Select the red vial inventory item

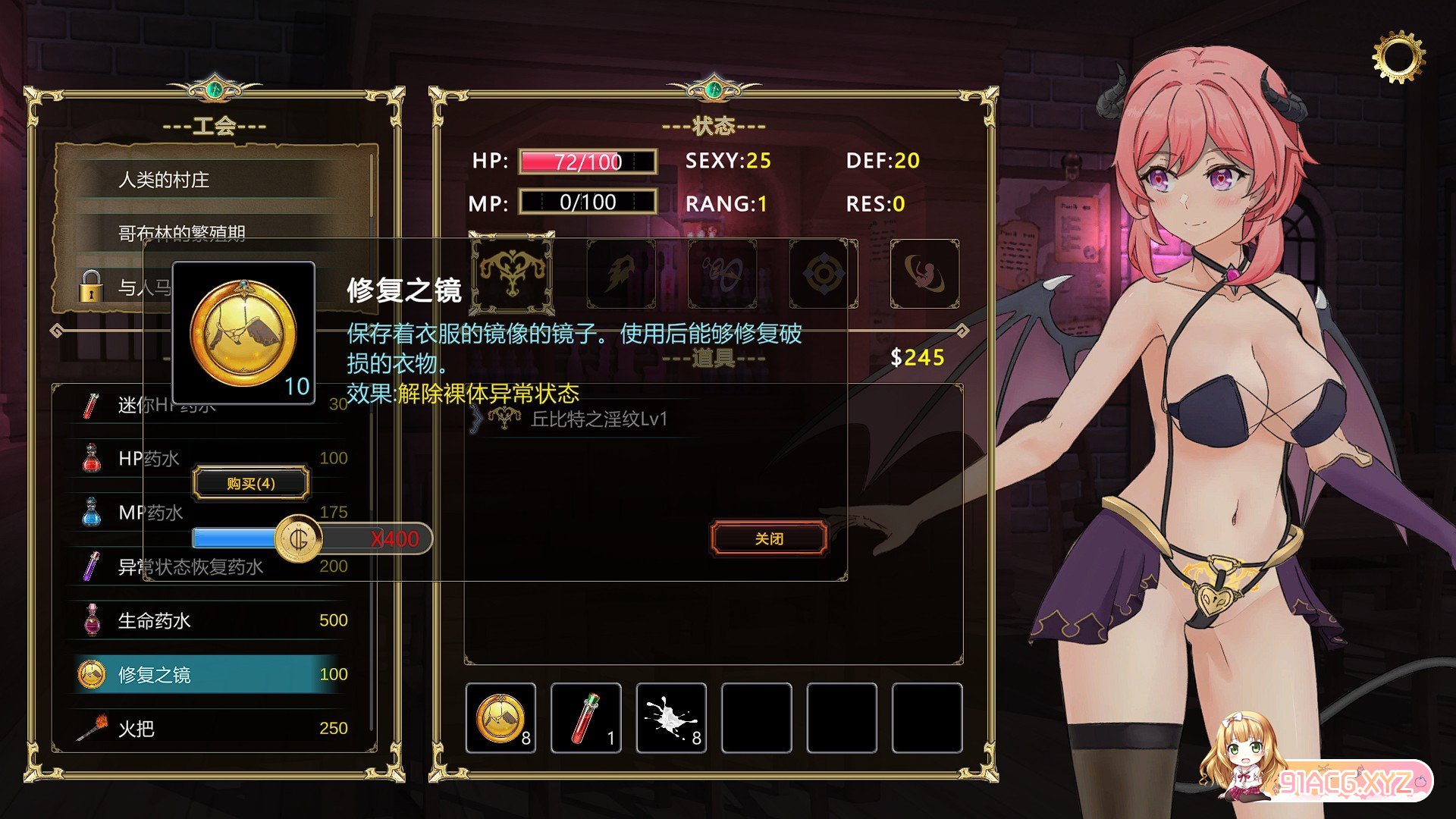(x=585, y=717)
